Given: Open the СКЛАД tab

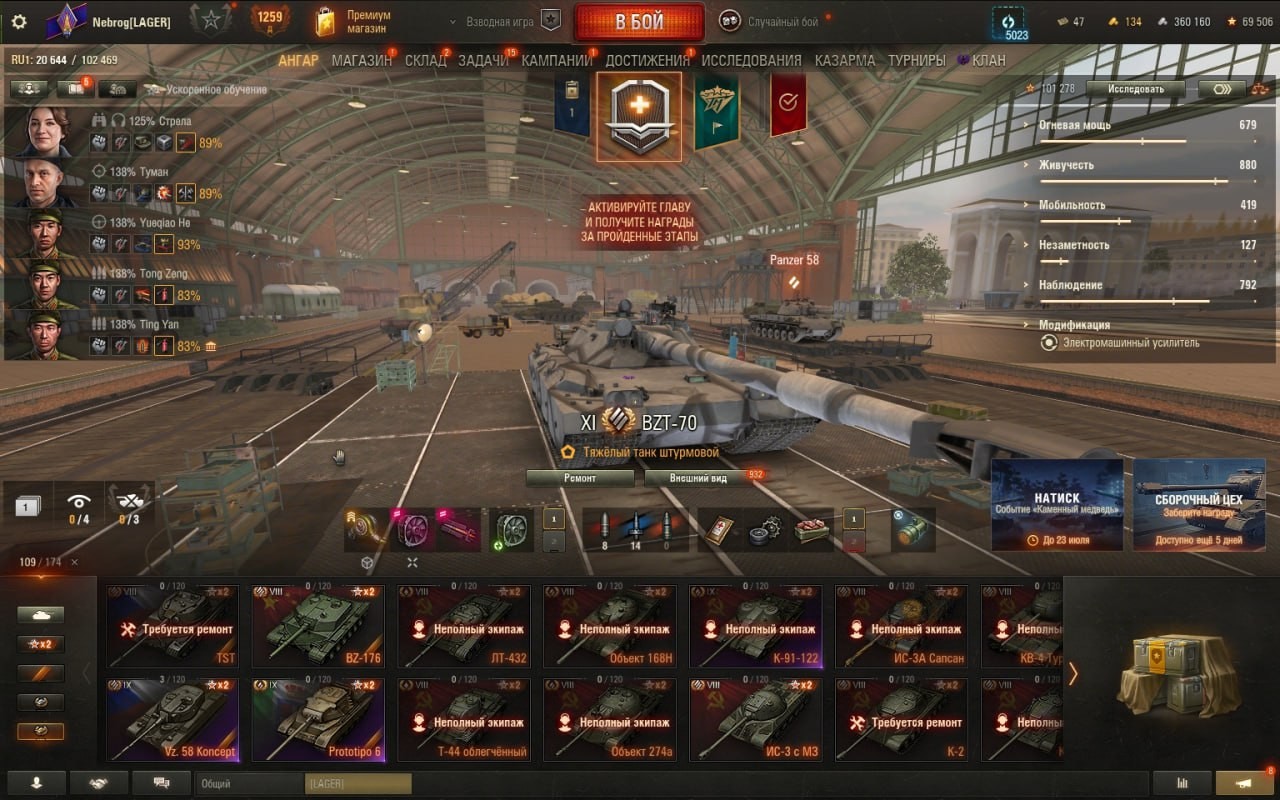Looking at the screenshot, I should 425,60.
